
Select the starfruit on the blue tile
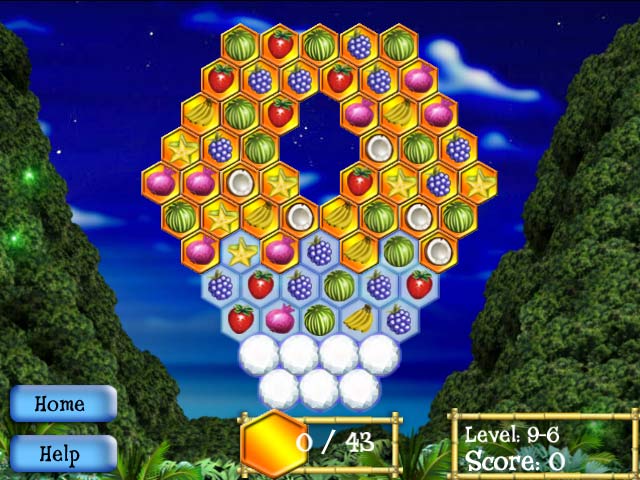pyautogui.click(x=240, y=252)
